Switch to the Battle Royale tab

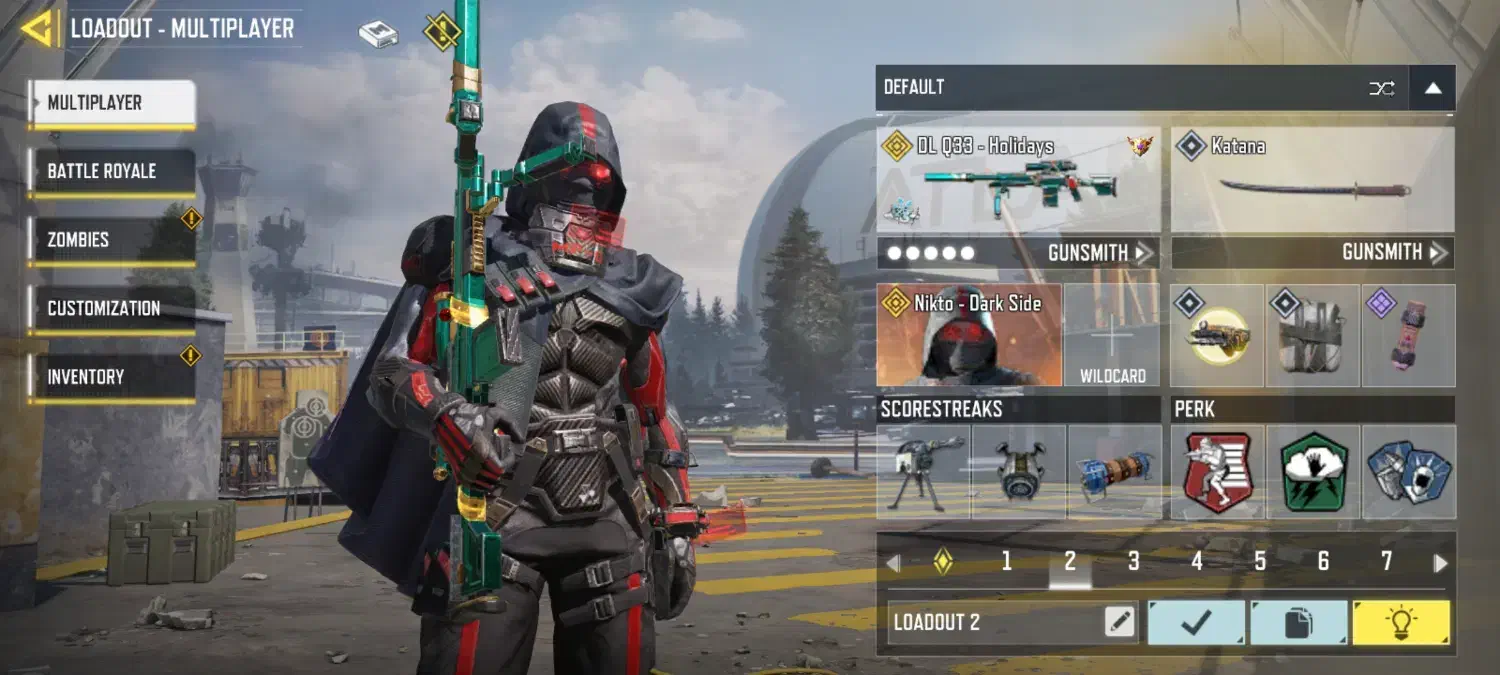point(111,171)
